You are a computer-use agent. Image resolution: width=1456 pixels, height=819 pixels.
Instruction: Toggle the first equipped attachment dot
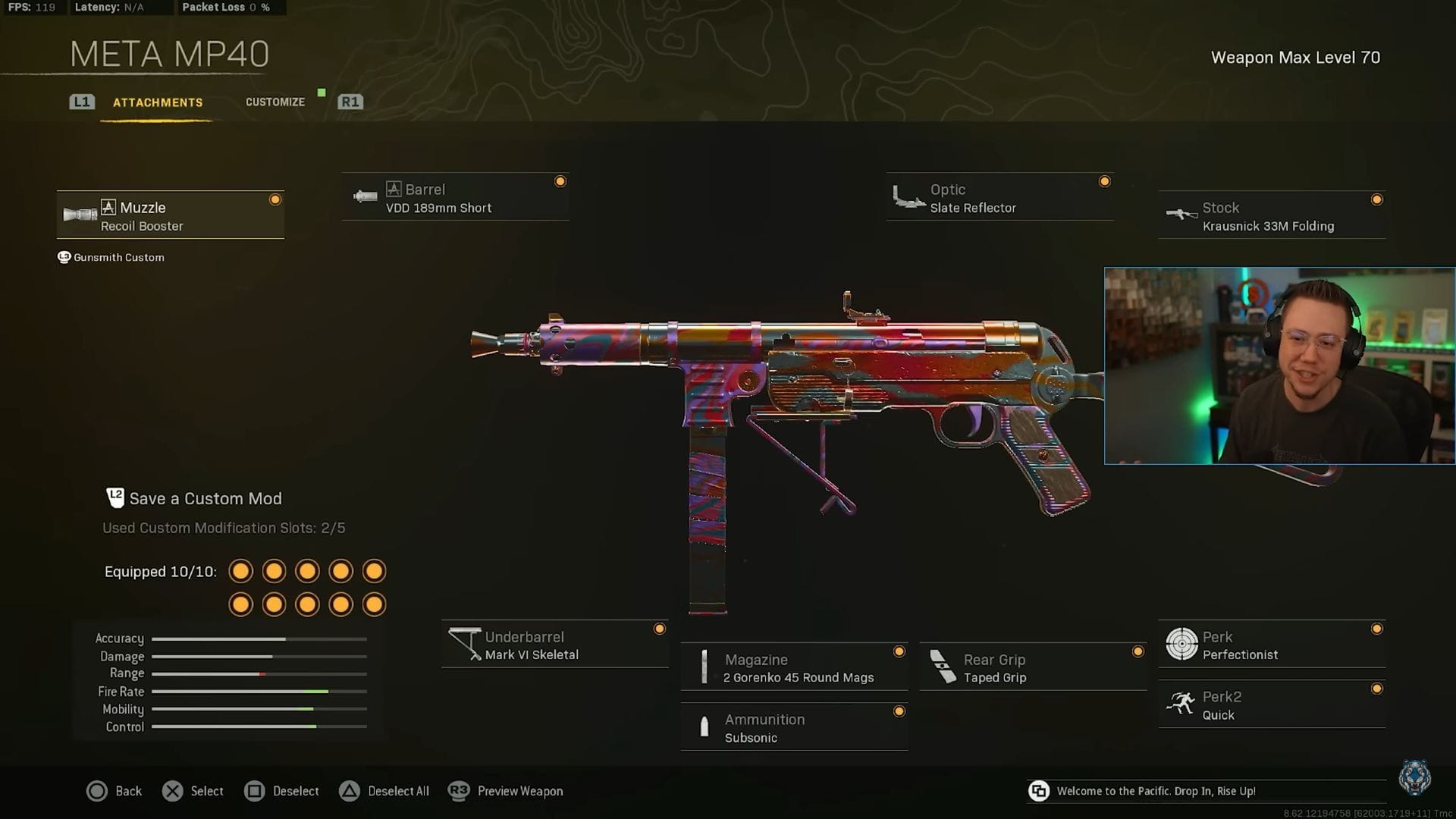tap(240, 570)
